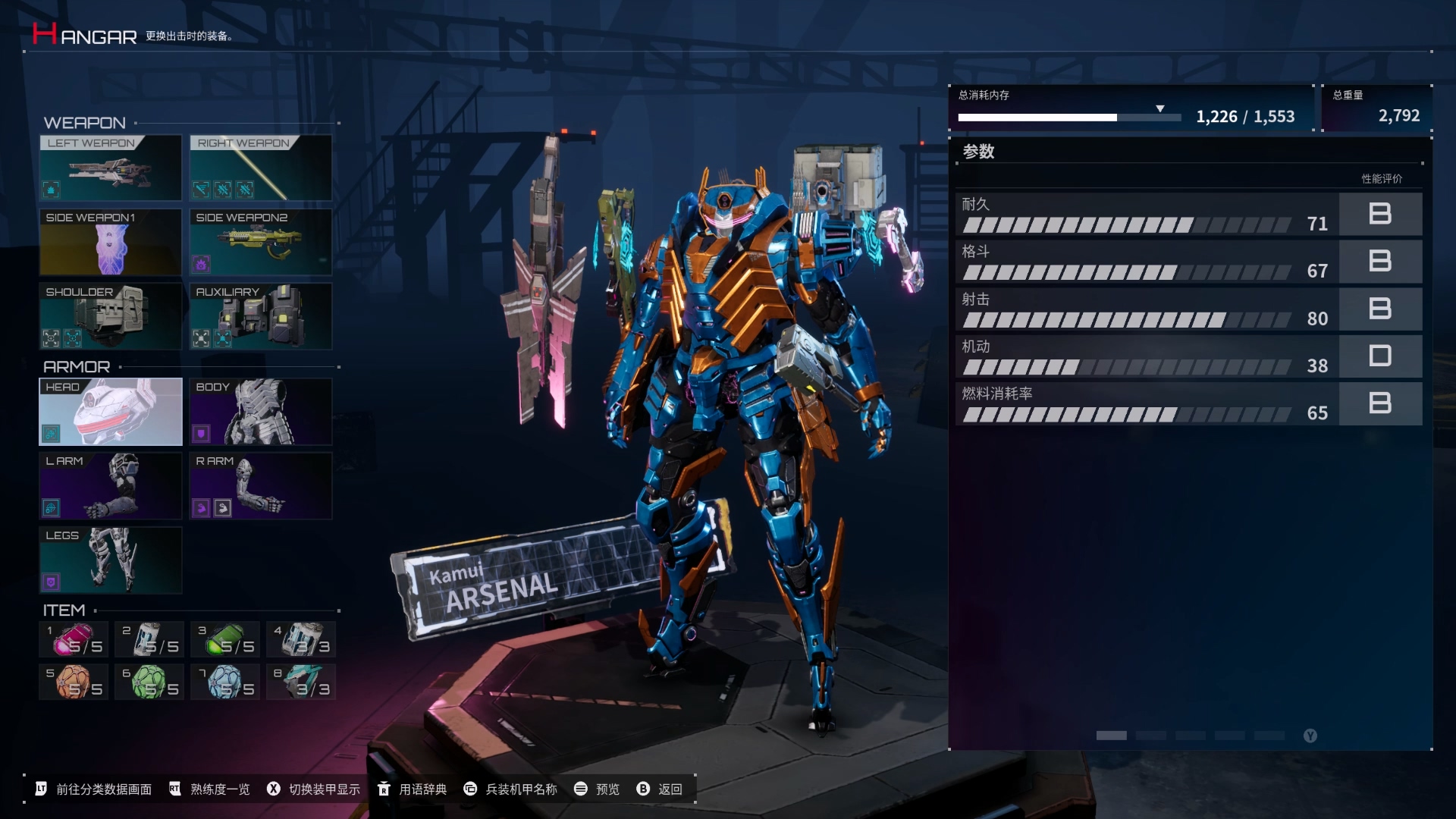The height and width of the screenshot is (819, 1456).
Task: Select item slot 1 with pink canister
Action: 74,639
